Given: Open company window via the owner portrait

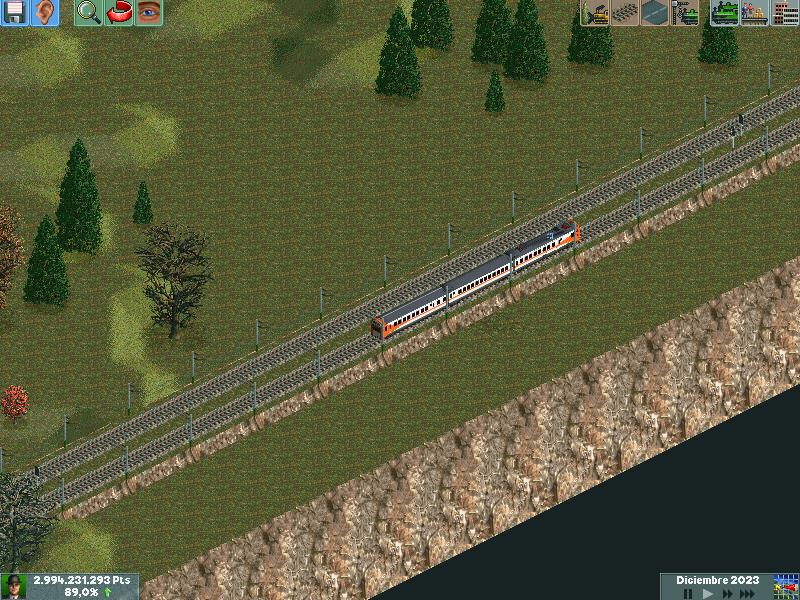Looking at the screenshot, I should tap(14, 586).
